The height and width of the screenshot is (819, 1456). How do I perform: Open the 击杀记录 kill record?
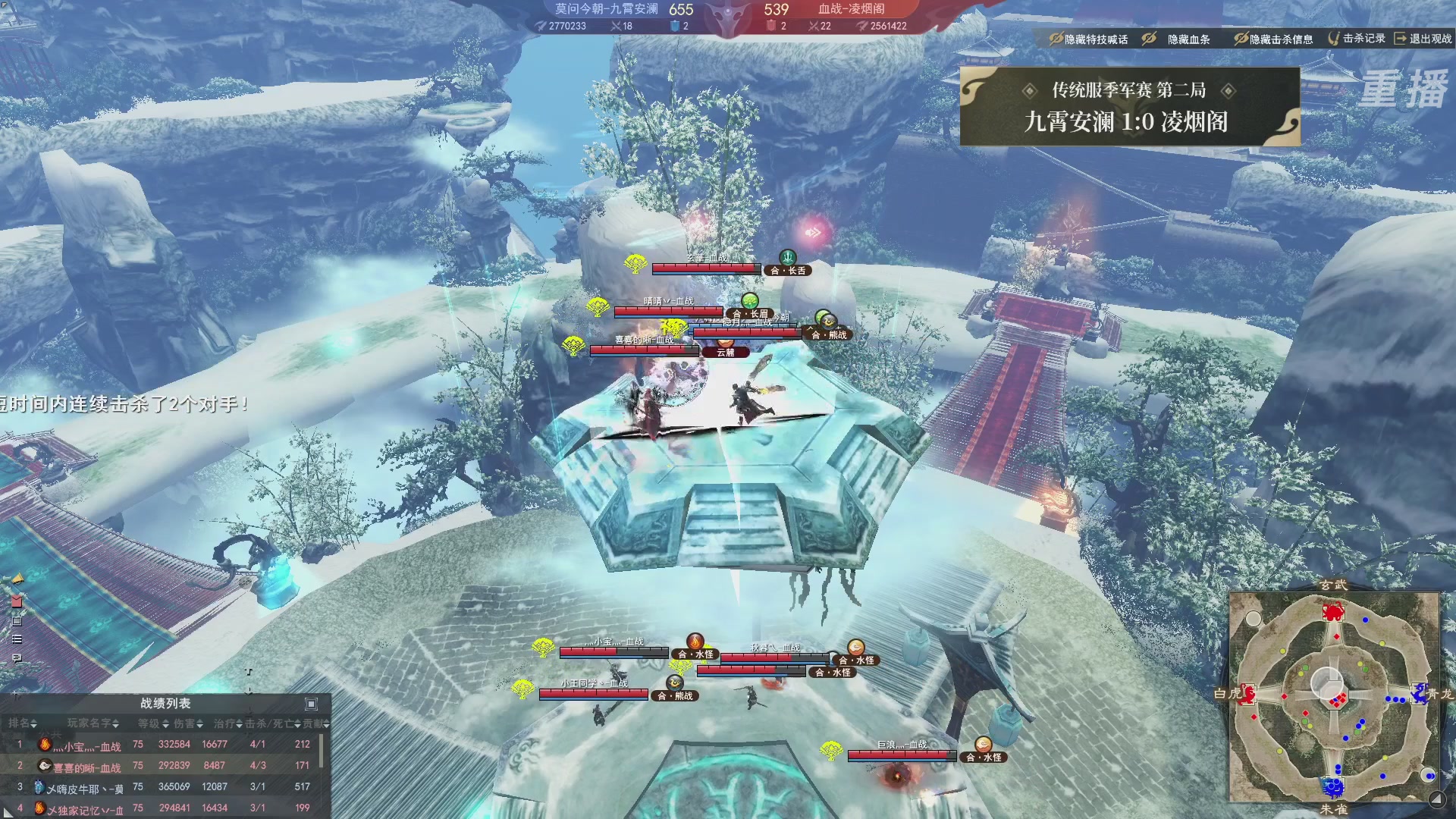pos(1357,38)
